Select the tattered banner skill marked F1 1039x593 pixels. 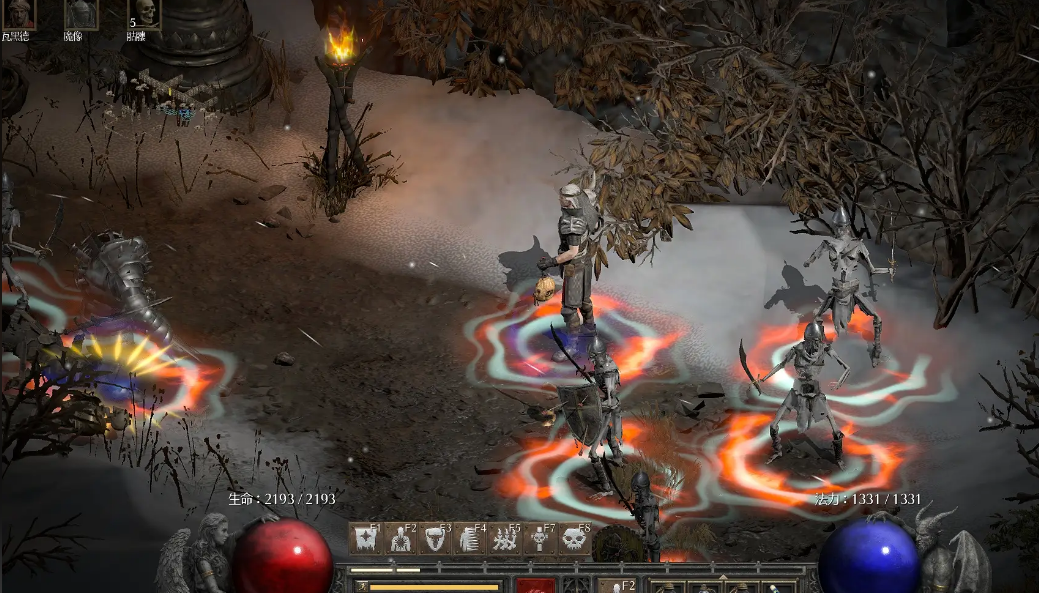[x=365, y=539]
